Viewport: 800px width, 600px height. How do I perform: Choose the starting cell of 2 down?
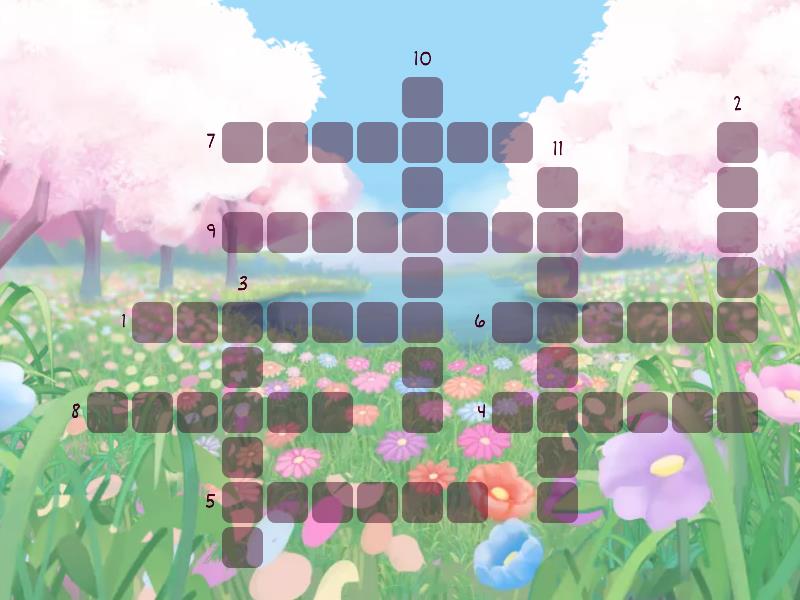point(737,142)
